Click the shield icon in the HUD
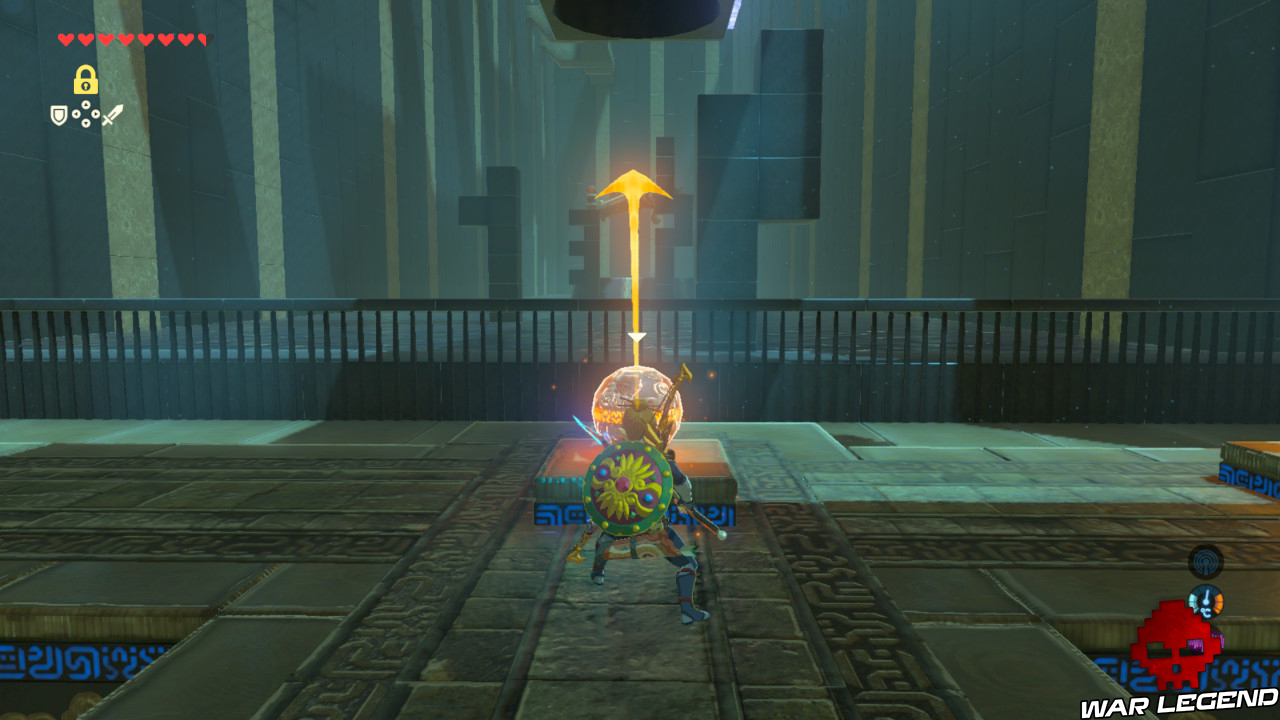The height and width of the screenshot is (720, 1280). [x=58, y=115]
